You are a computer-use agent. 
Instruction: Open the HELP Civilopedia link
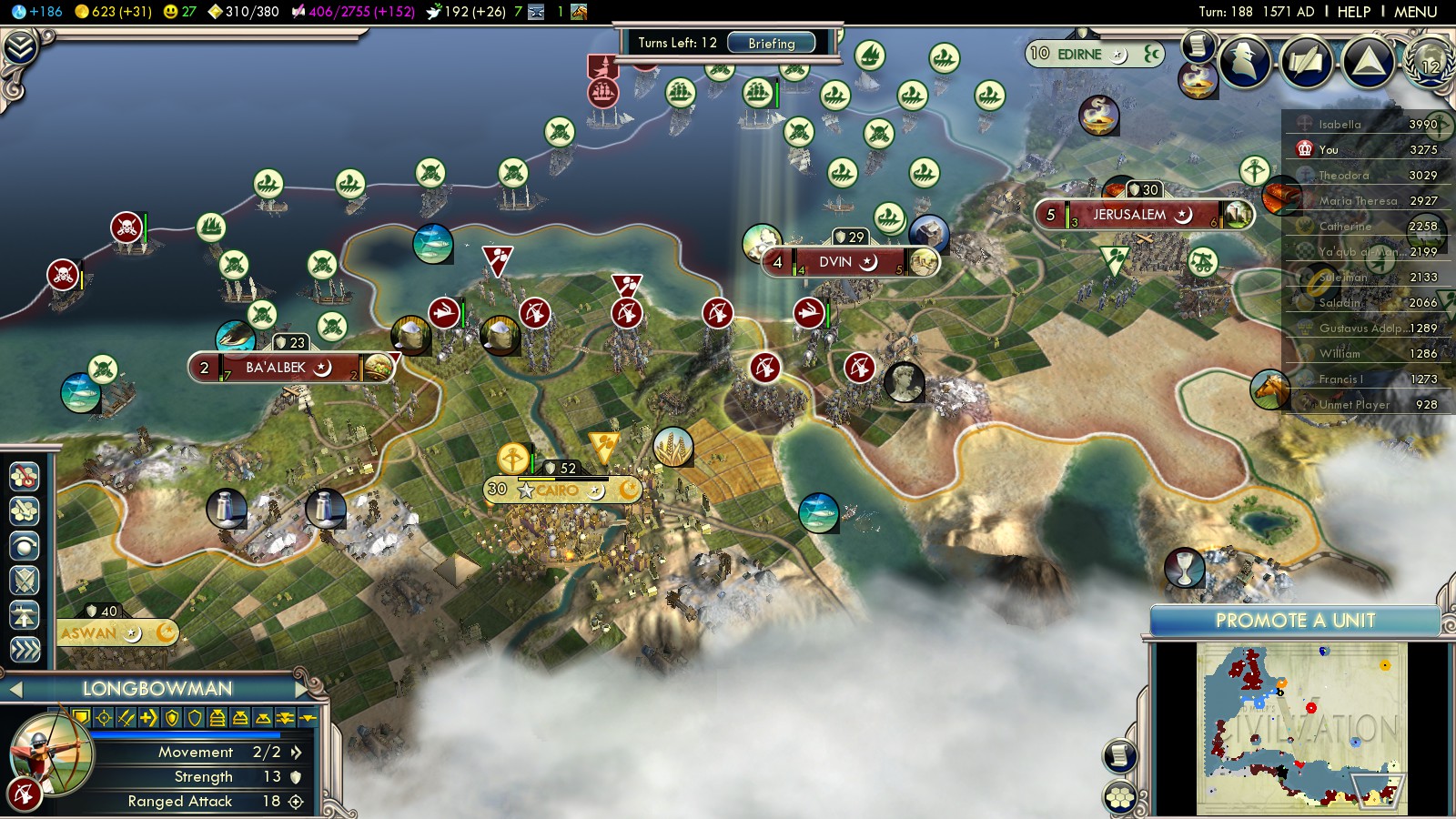click(1353, 12)
